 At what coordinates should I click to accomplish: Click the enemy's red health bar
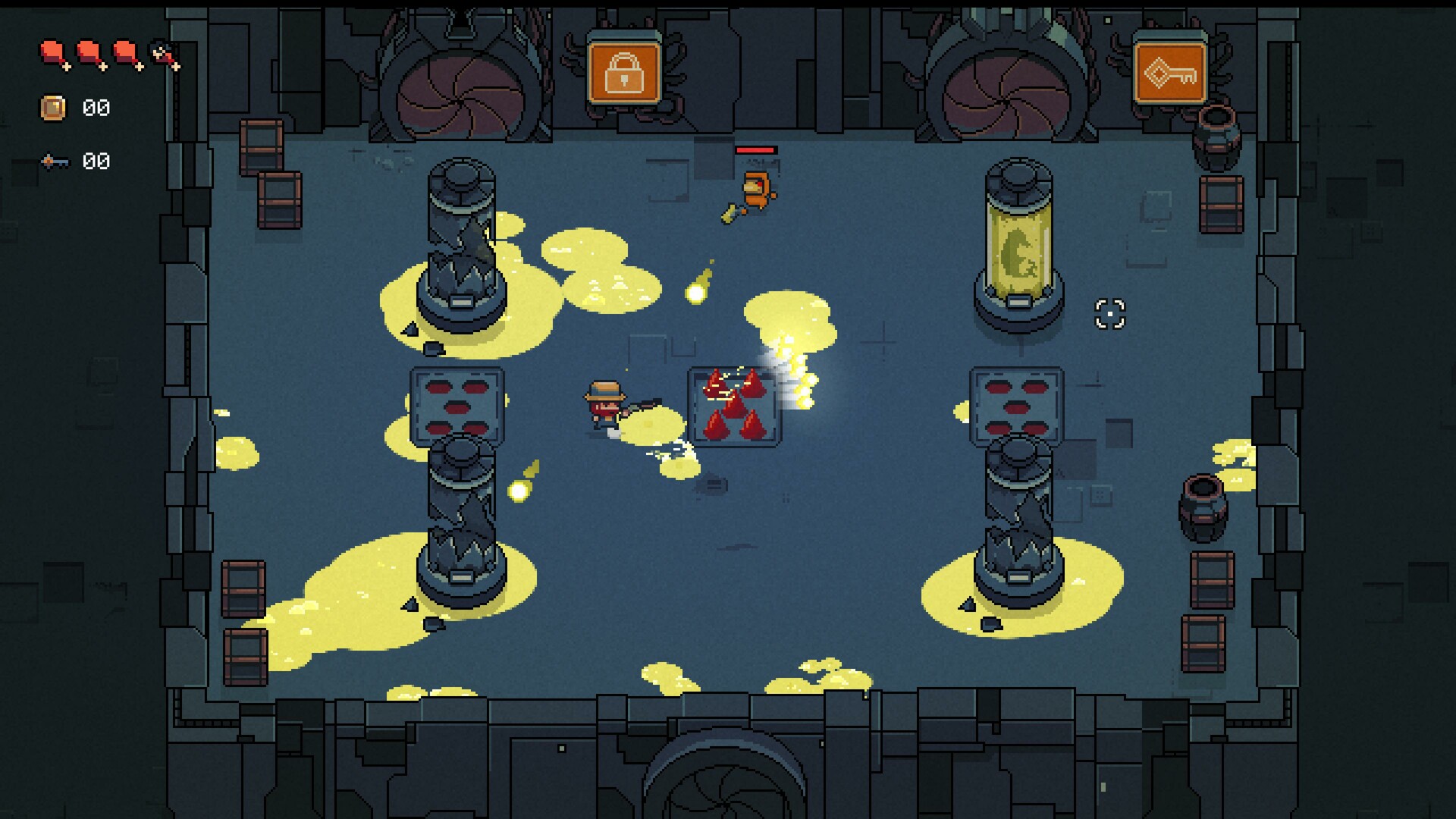tap(755, 152)
